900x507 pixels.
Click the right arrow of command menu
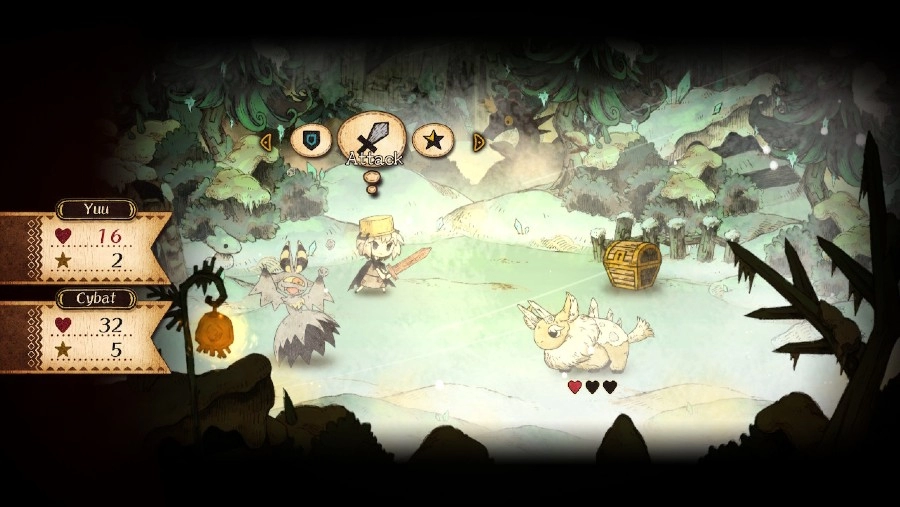pos(479,141)
